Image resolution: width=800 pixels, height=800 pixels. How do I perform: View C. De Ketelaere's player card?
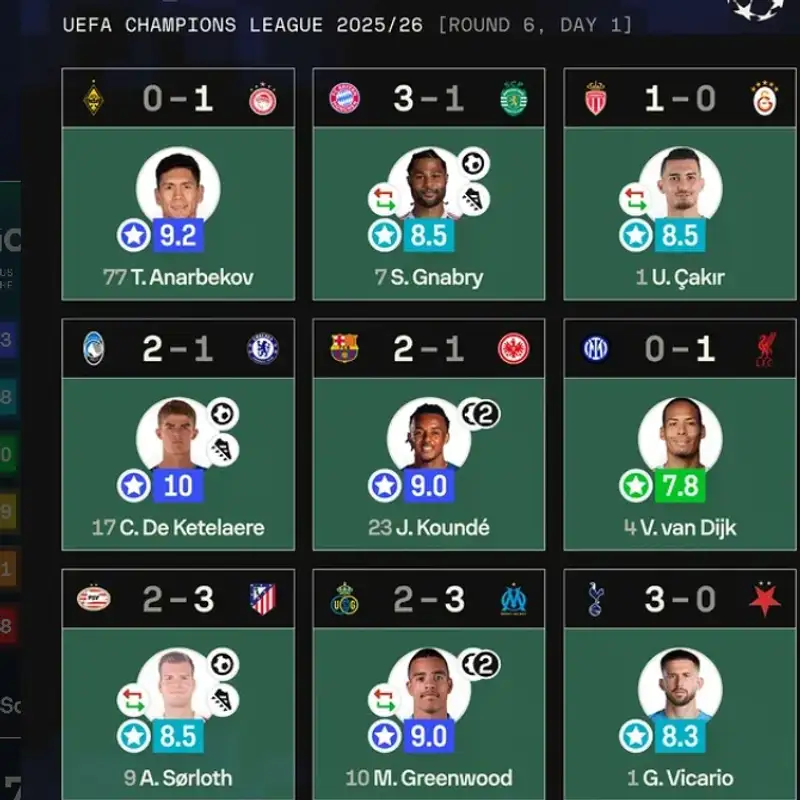[178, 464]
